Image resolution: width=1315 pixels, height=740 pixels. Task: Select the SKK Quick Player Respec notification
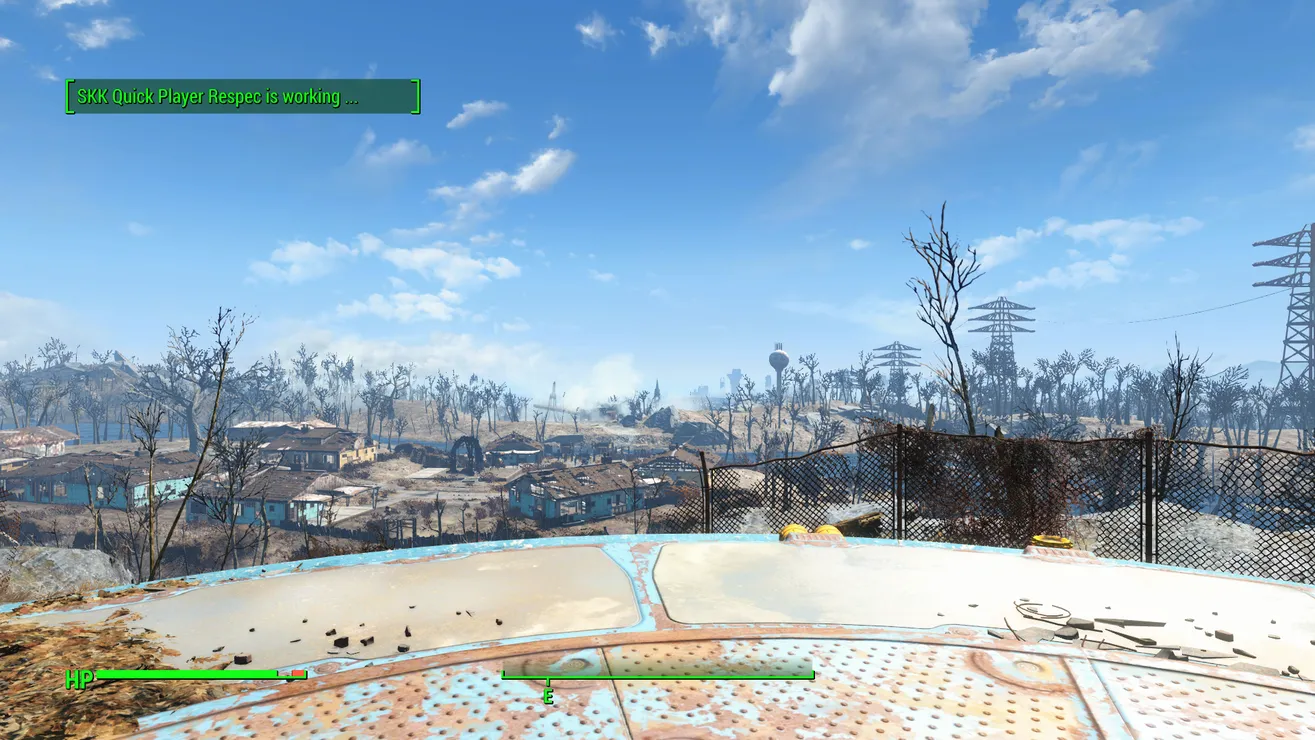click(242, 97)
